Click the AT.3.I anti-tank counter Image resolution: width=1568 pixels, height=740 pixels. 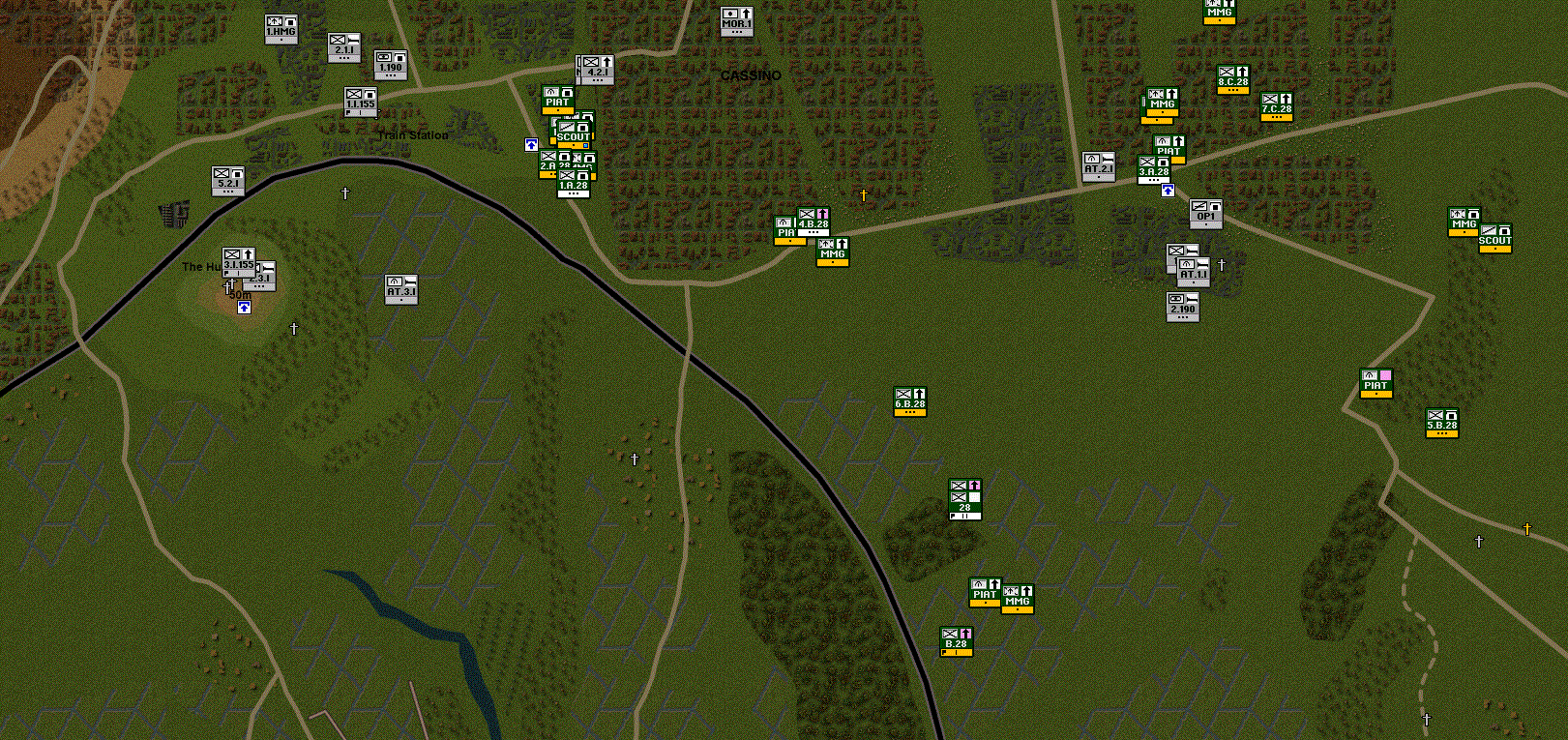[x=400, y=289]
